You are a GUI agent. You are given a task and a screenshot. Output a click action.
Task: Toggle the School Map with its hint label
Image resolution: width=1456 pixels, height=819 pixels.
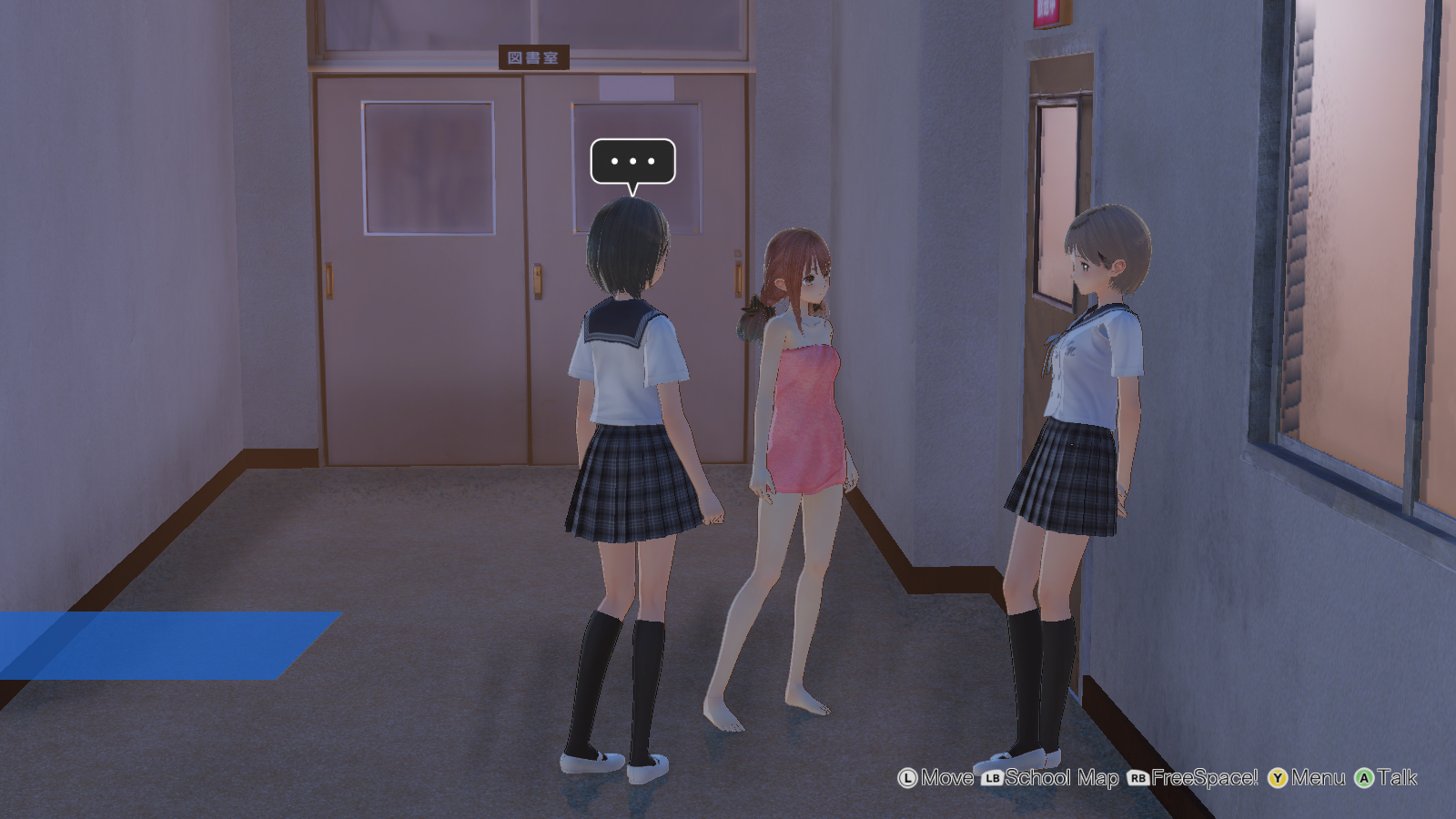pyautogui.click(x=1061, y=779)
